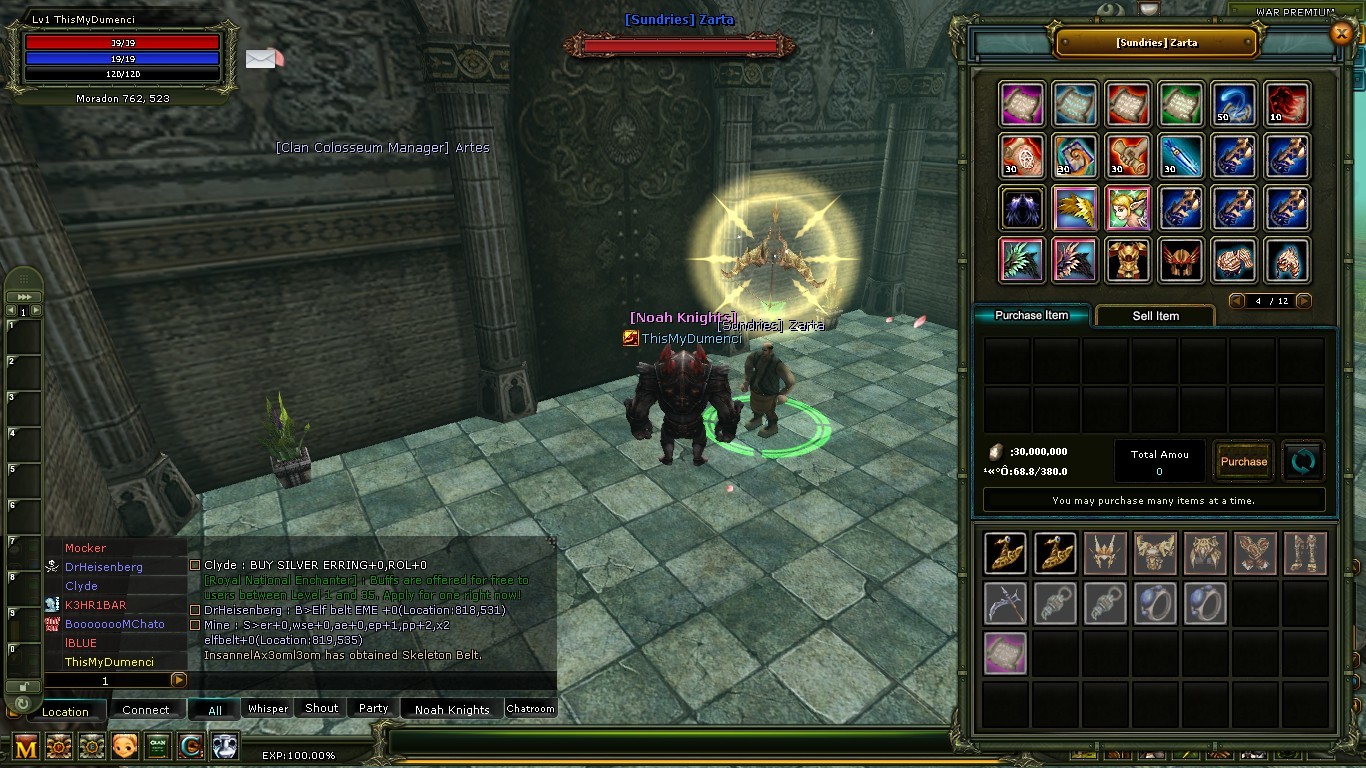Pick the golden armor chestpiece in shop
Image resolution: width=1366 pixels, height=768 pixels.
[1128, 260]
